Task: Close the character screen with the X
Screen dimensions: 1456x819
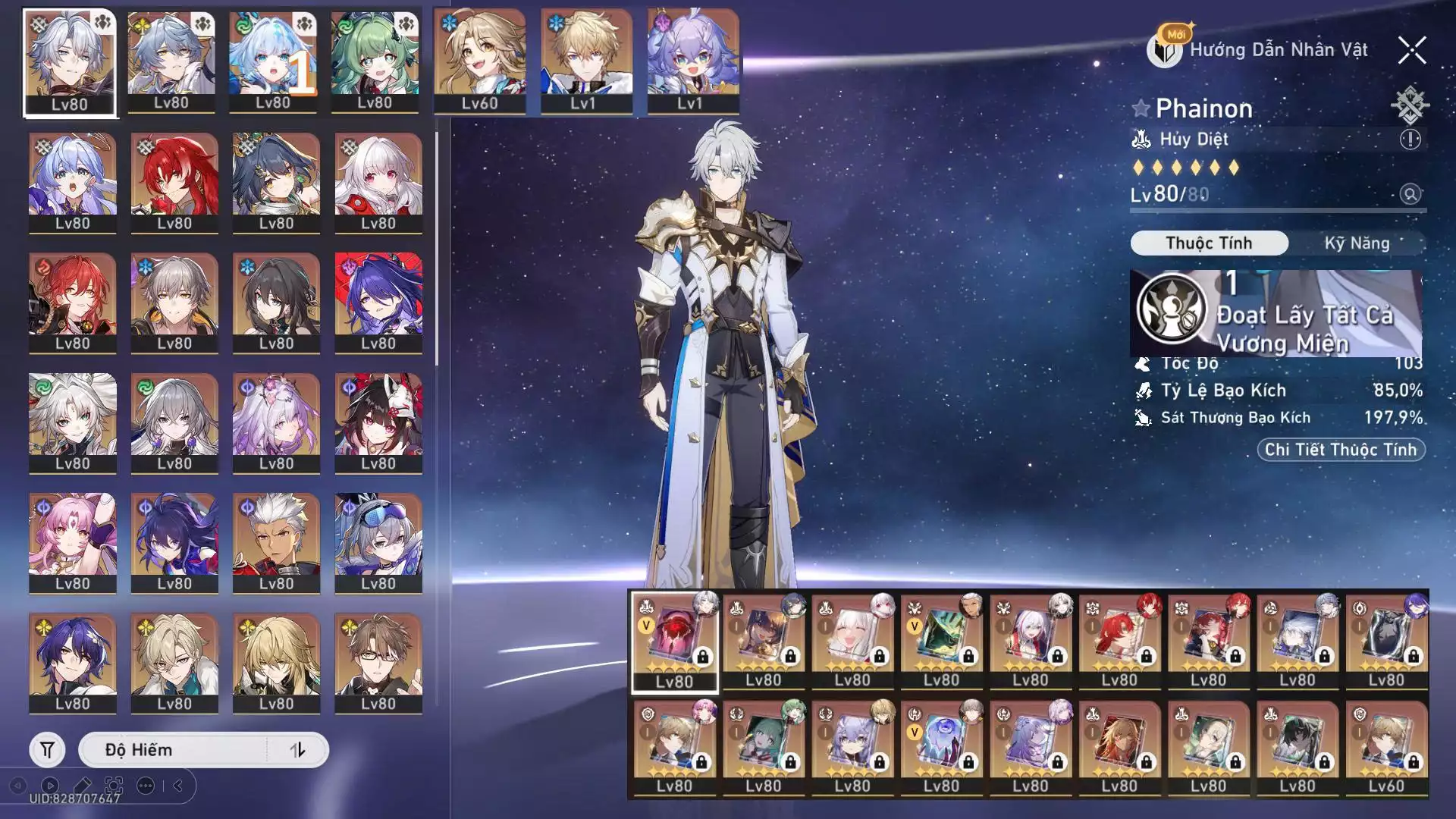Action: click(x=1411, y=51)
